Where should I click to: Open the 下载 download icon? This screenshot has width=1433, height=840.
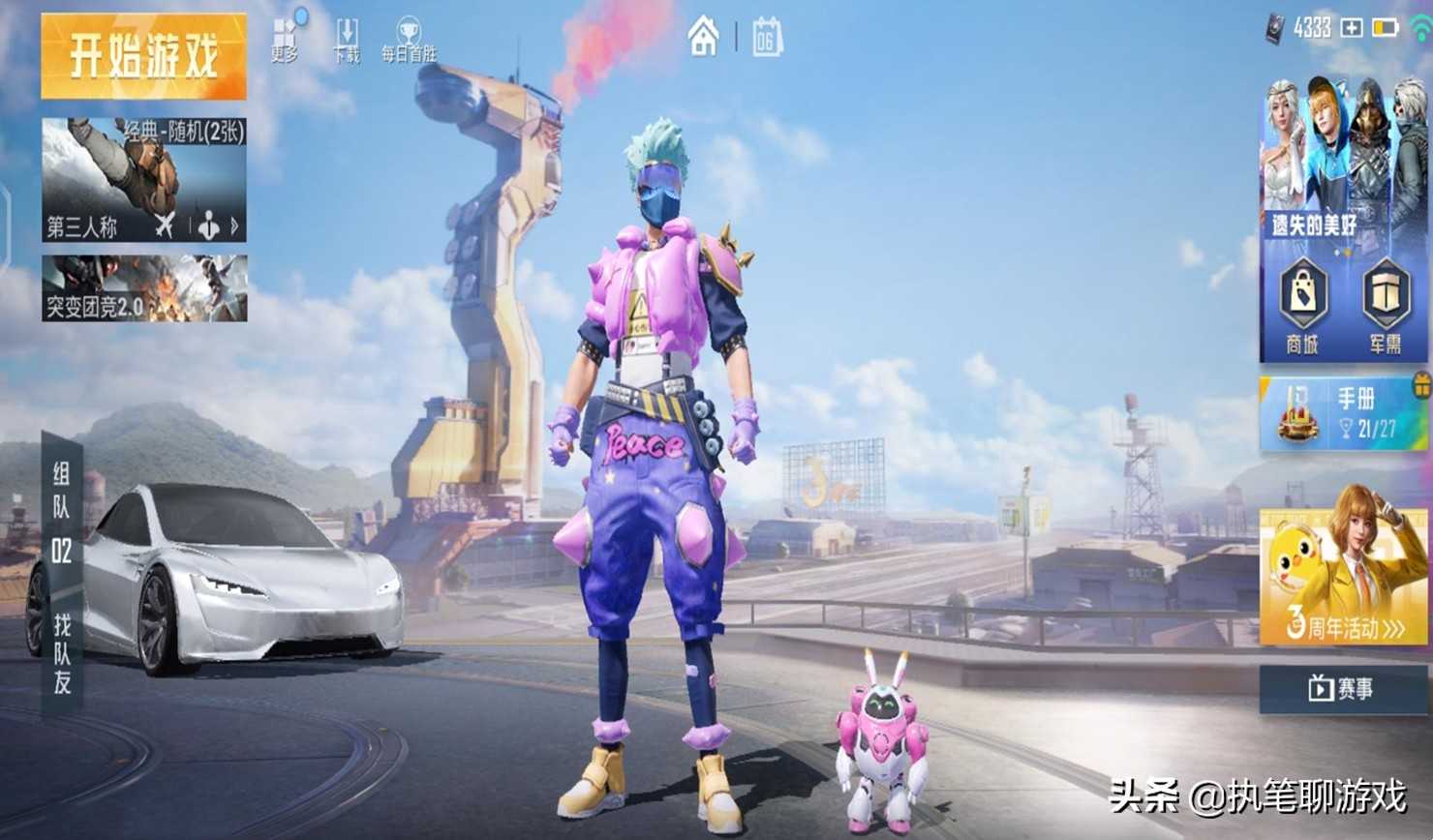click(347, 41)
